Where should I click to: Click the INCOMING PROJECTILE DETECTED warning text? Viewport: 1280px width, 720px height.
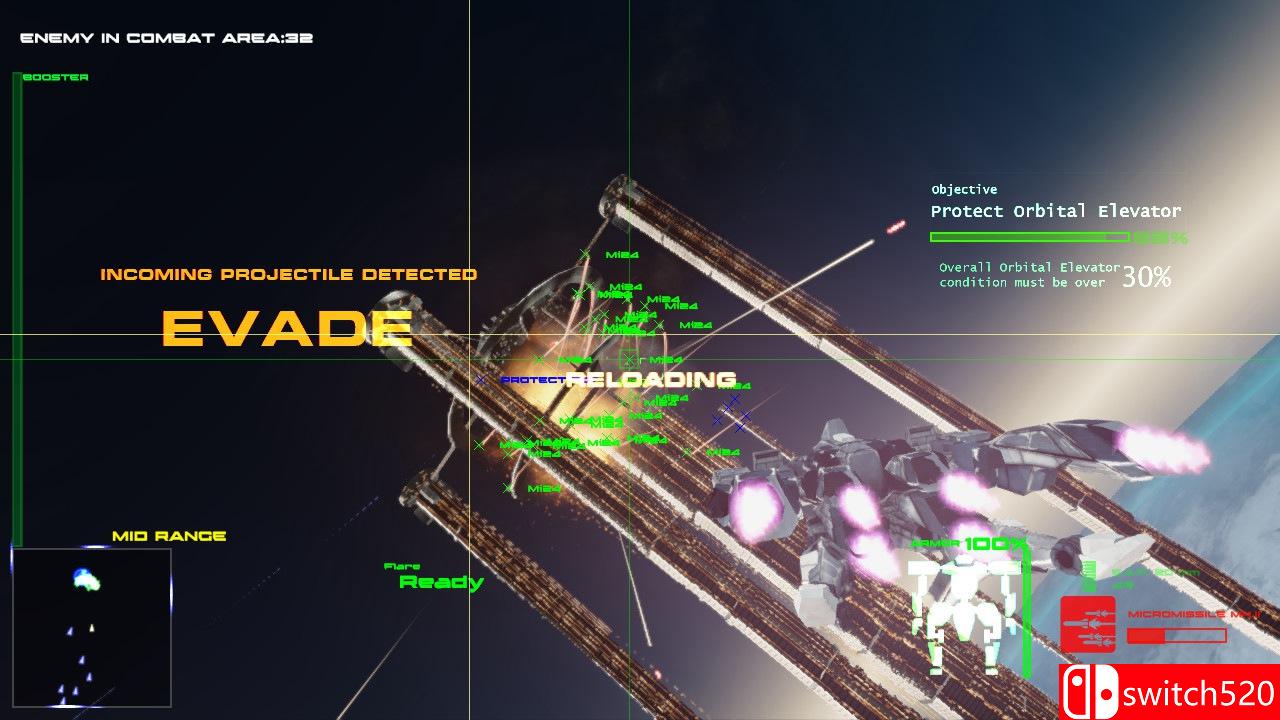pos(287,274)
